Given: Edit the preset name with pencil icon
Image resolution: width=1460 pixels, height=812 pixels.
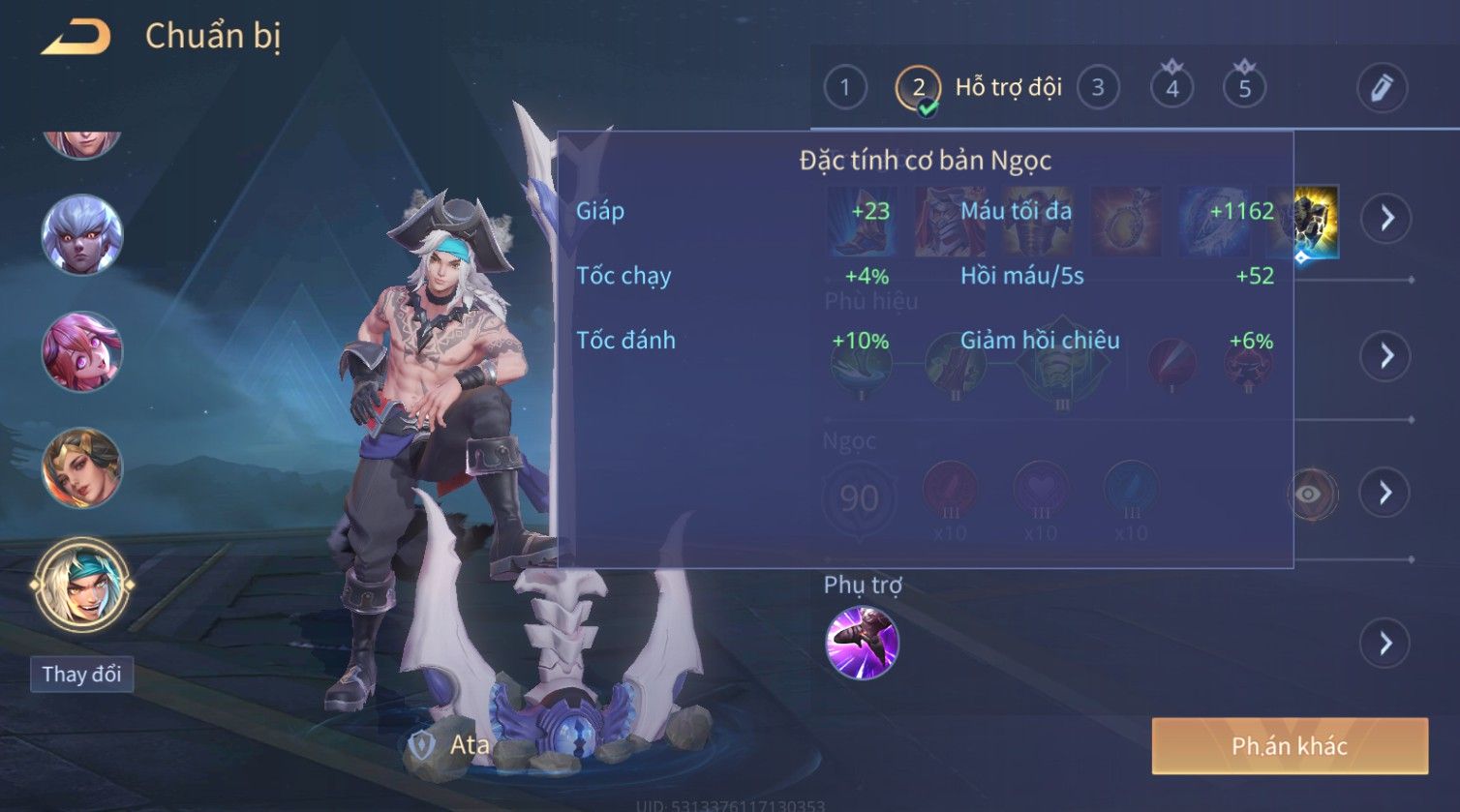Looking at the screenshot, I should 1382,88.
